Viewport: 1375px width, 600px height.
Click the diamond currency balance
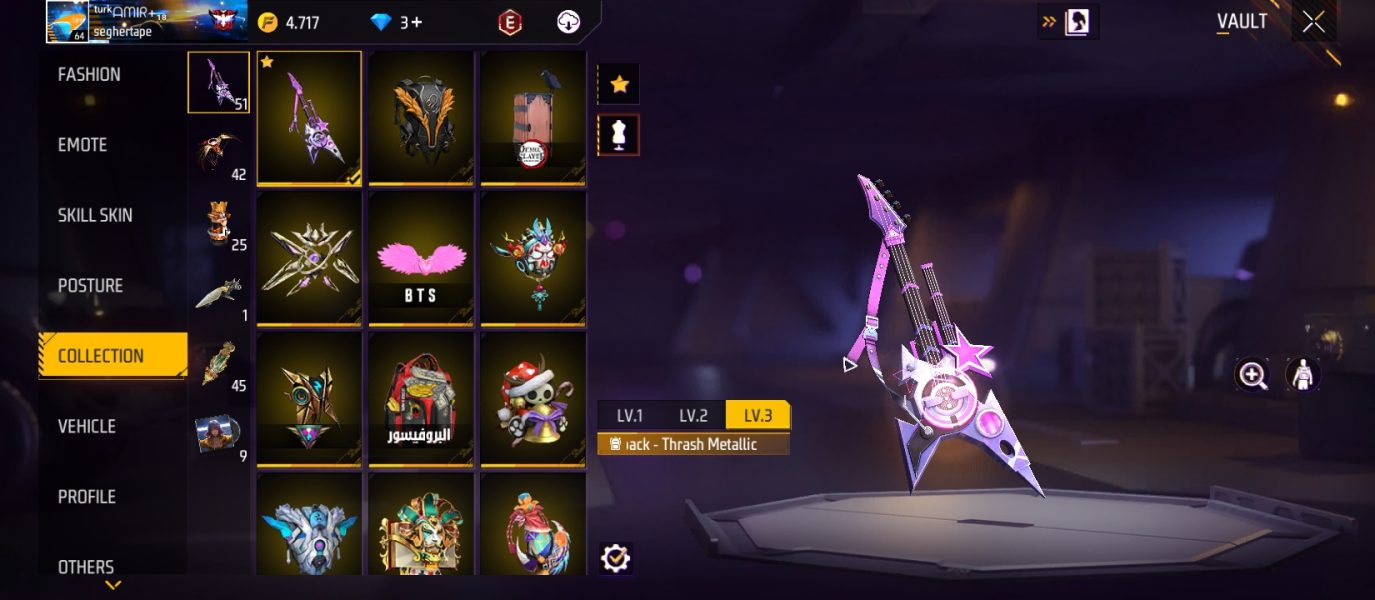397,22
